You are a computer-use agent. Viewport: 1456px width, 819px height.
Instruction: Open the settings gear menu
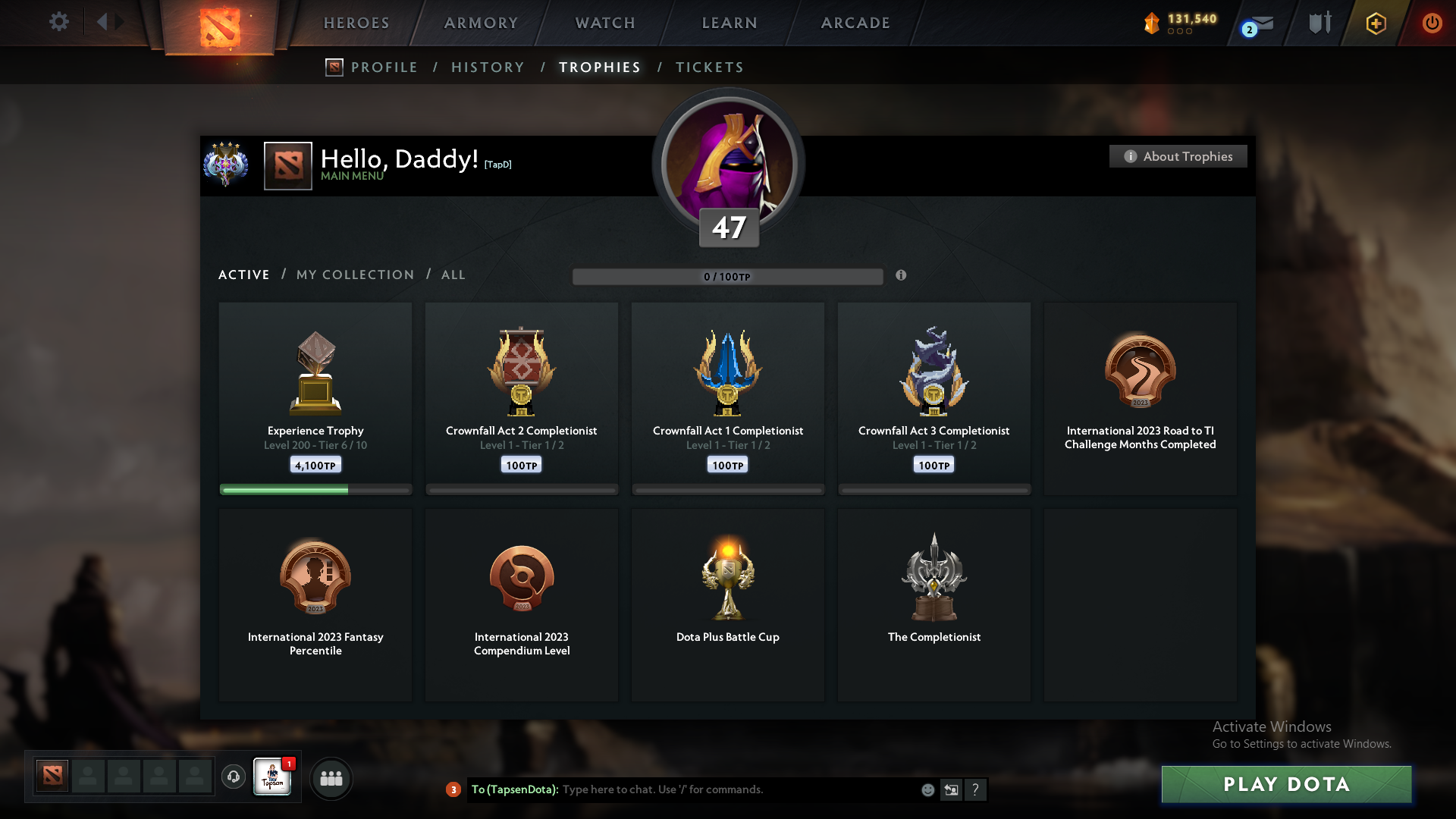59,22
